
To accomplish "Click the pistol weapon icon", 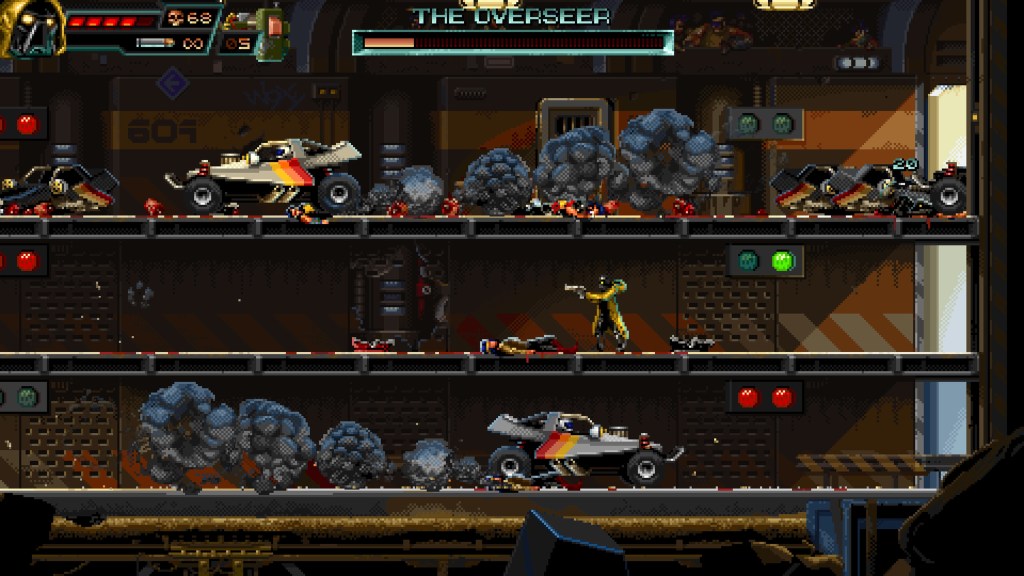I will point(237,19).
